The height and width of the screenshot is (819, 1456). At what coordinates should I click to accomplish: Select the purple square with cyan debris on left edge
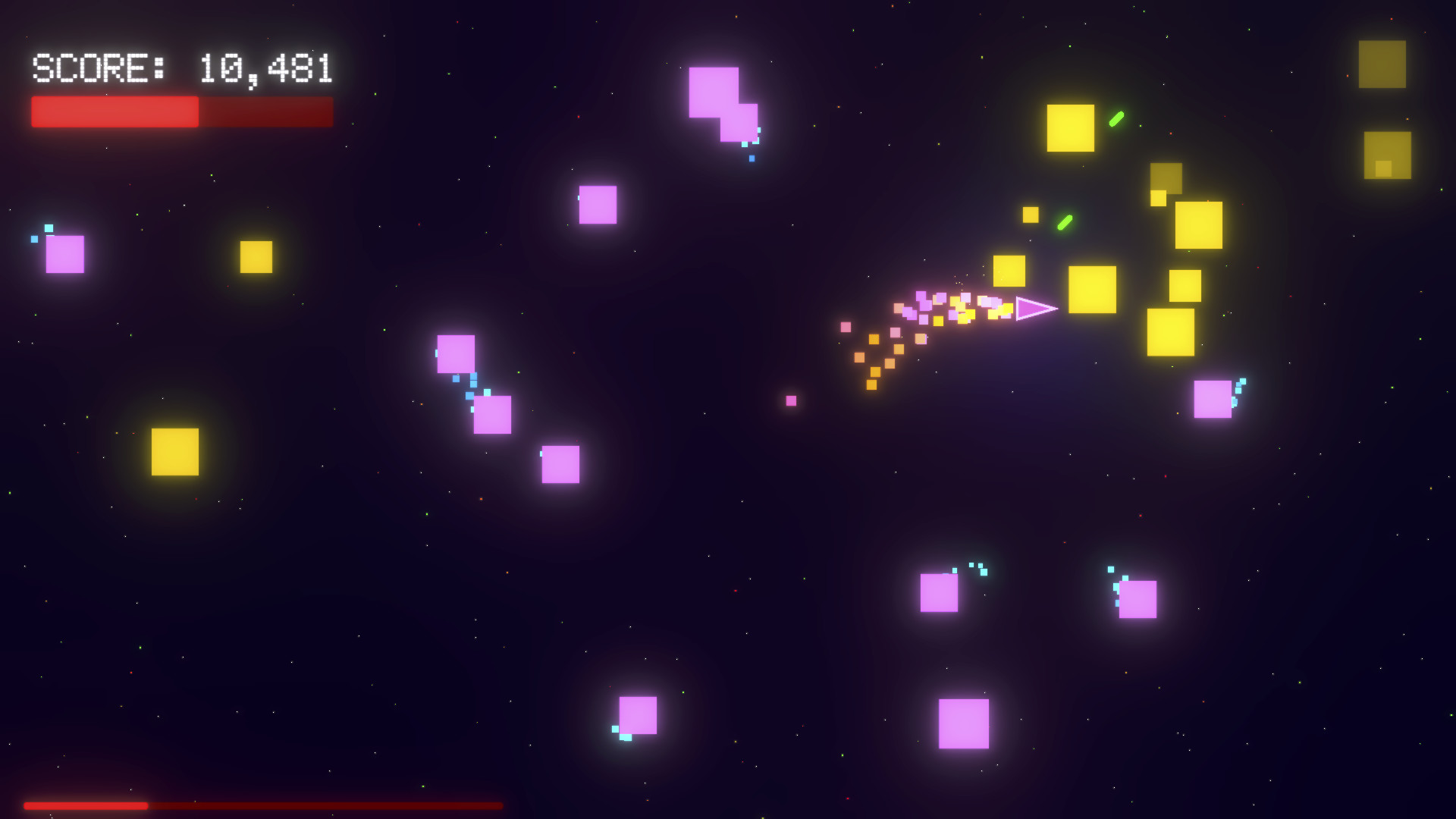pyautogui.click(x=64, y=254)
